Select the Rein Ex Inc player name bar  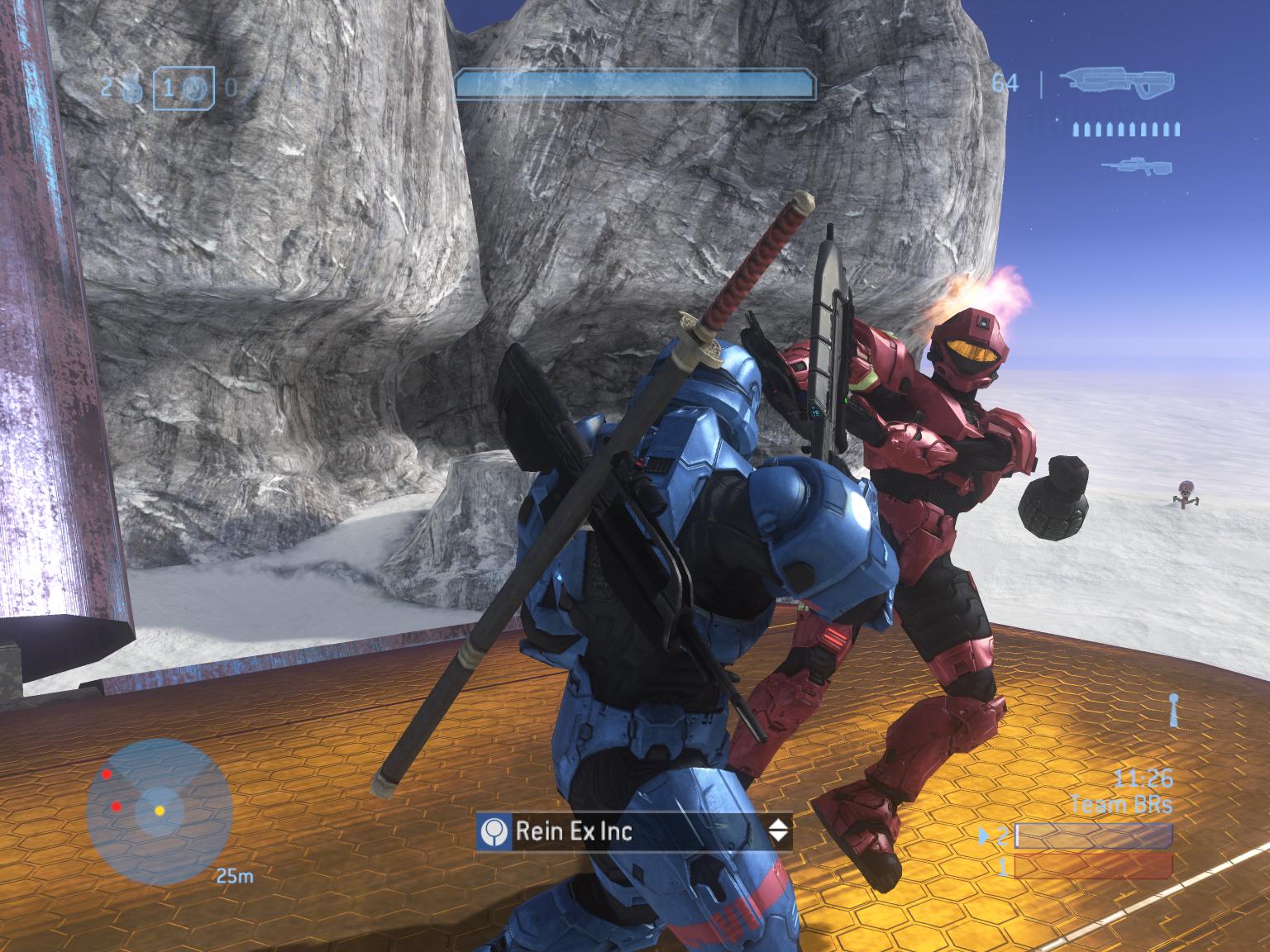634,831
